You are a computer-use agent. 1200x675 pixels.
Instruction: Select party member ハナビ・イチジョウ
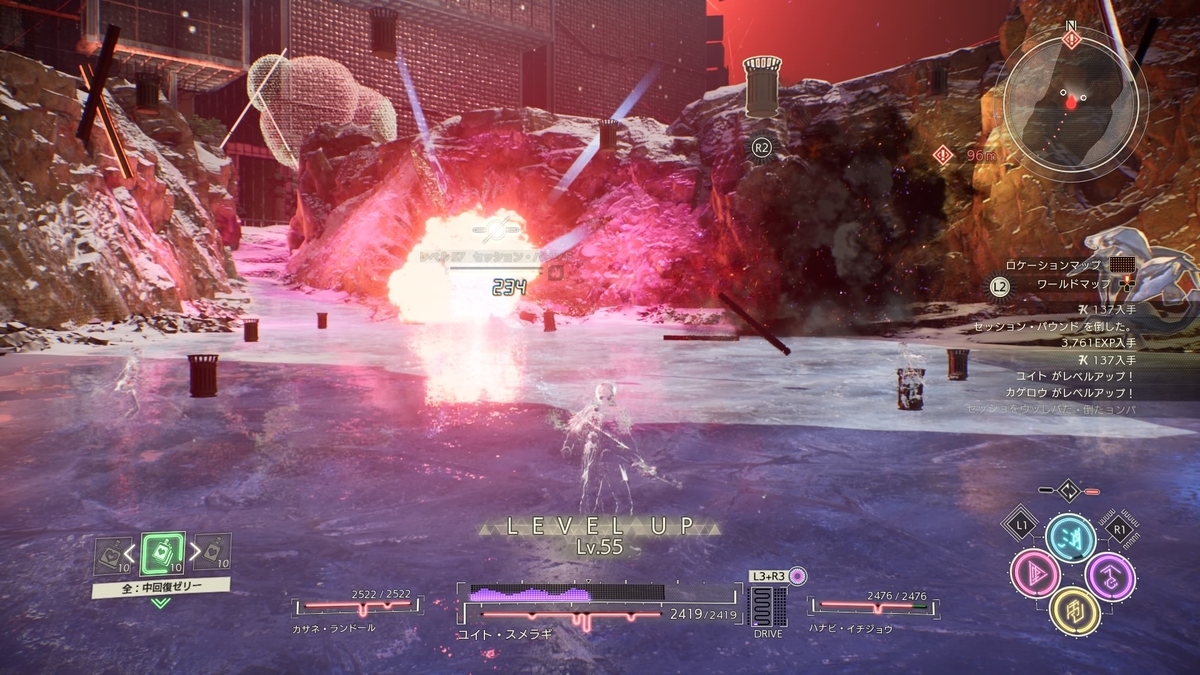coord(873,606)
